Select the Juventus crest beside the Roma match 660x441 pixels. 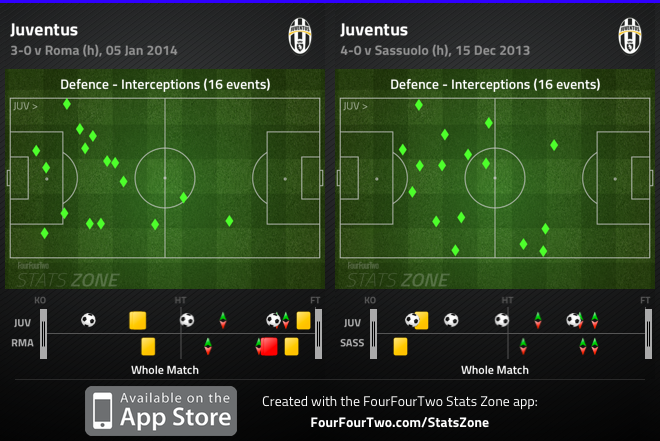(300, 35)
